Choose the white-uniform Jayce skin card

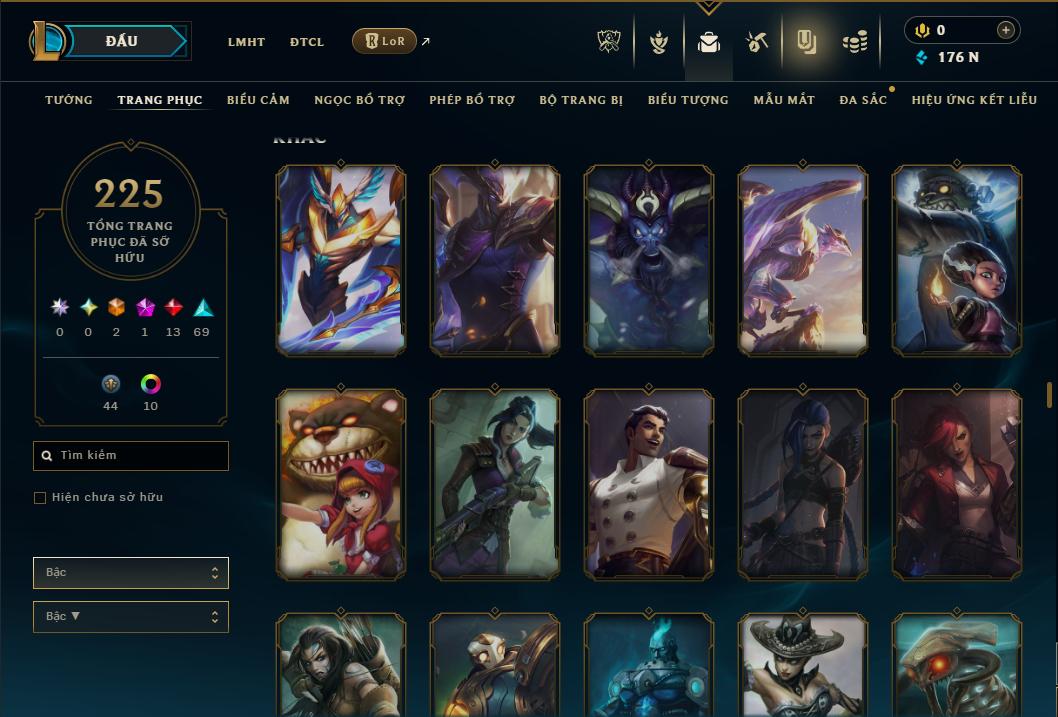click(649, 485)
